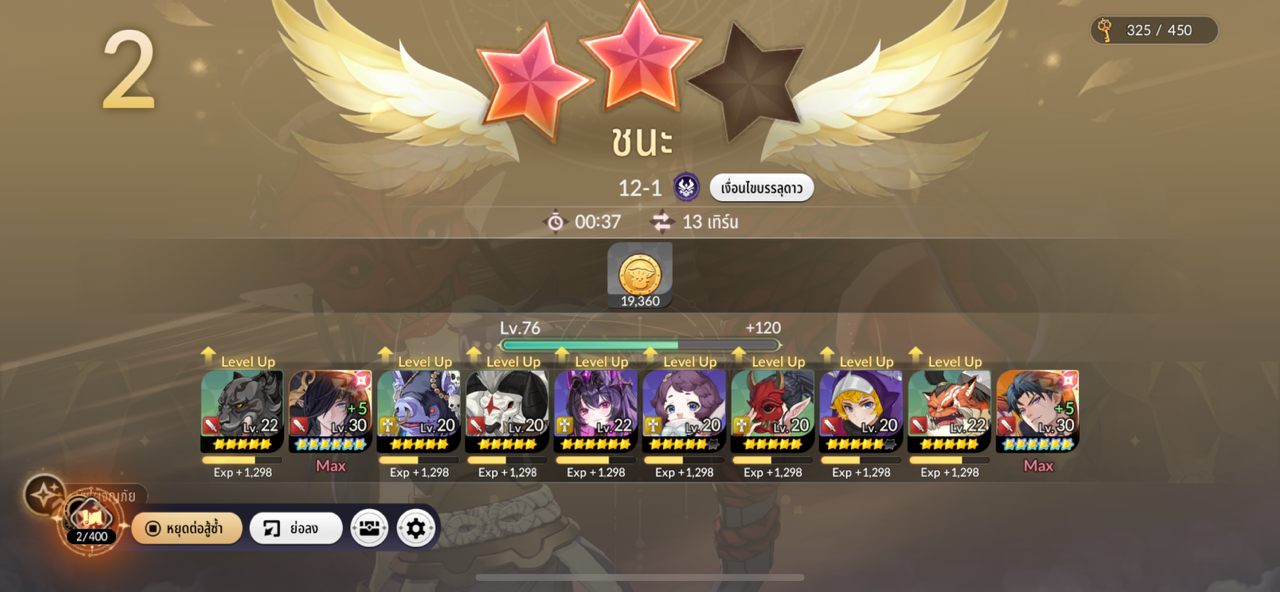
Task: Select the blue boar with skulls portrait
Action: 418,410
